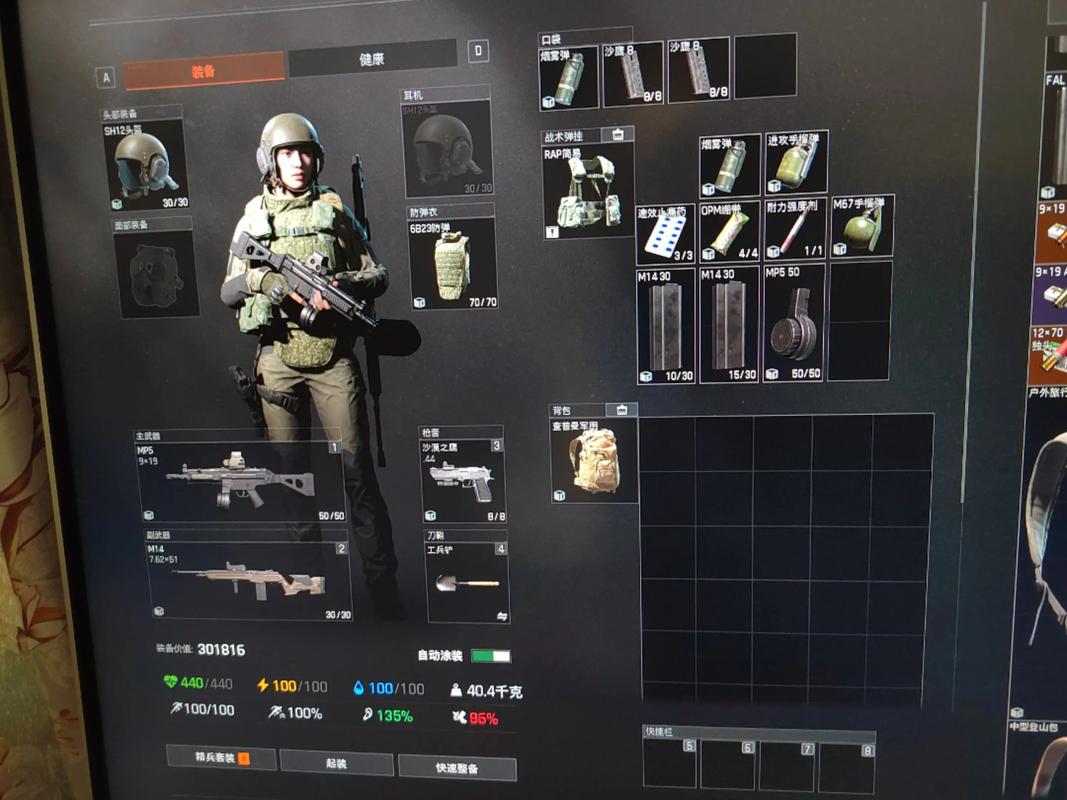This screenshot has height=800, width=1067.
Task: Open the 精兵套装 loadout preset button
Action: click(x=222, y=758)
